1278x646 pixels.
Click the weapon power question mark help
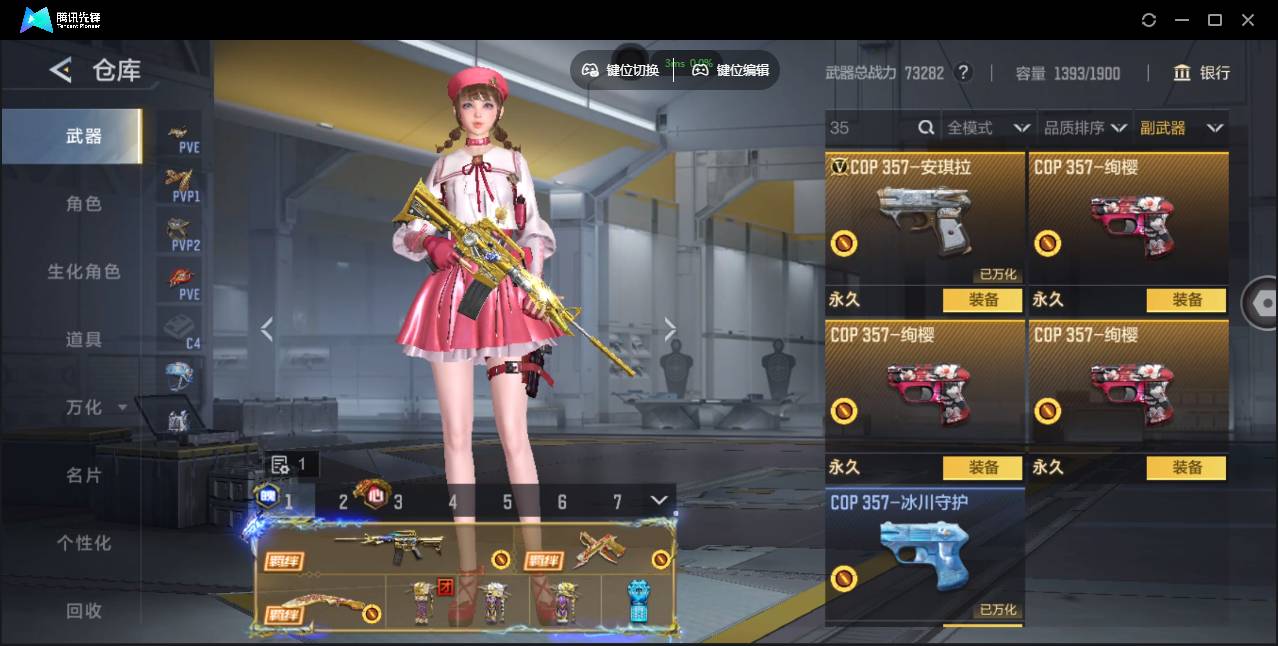click(x=963, y=72)
